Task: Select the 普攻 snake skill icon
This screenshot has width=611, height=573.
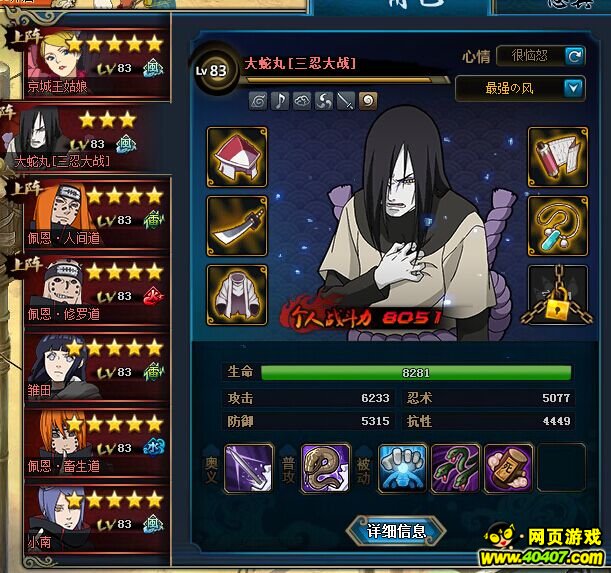Action: point(325,468)
